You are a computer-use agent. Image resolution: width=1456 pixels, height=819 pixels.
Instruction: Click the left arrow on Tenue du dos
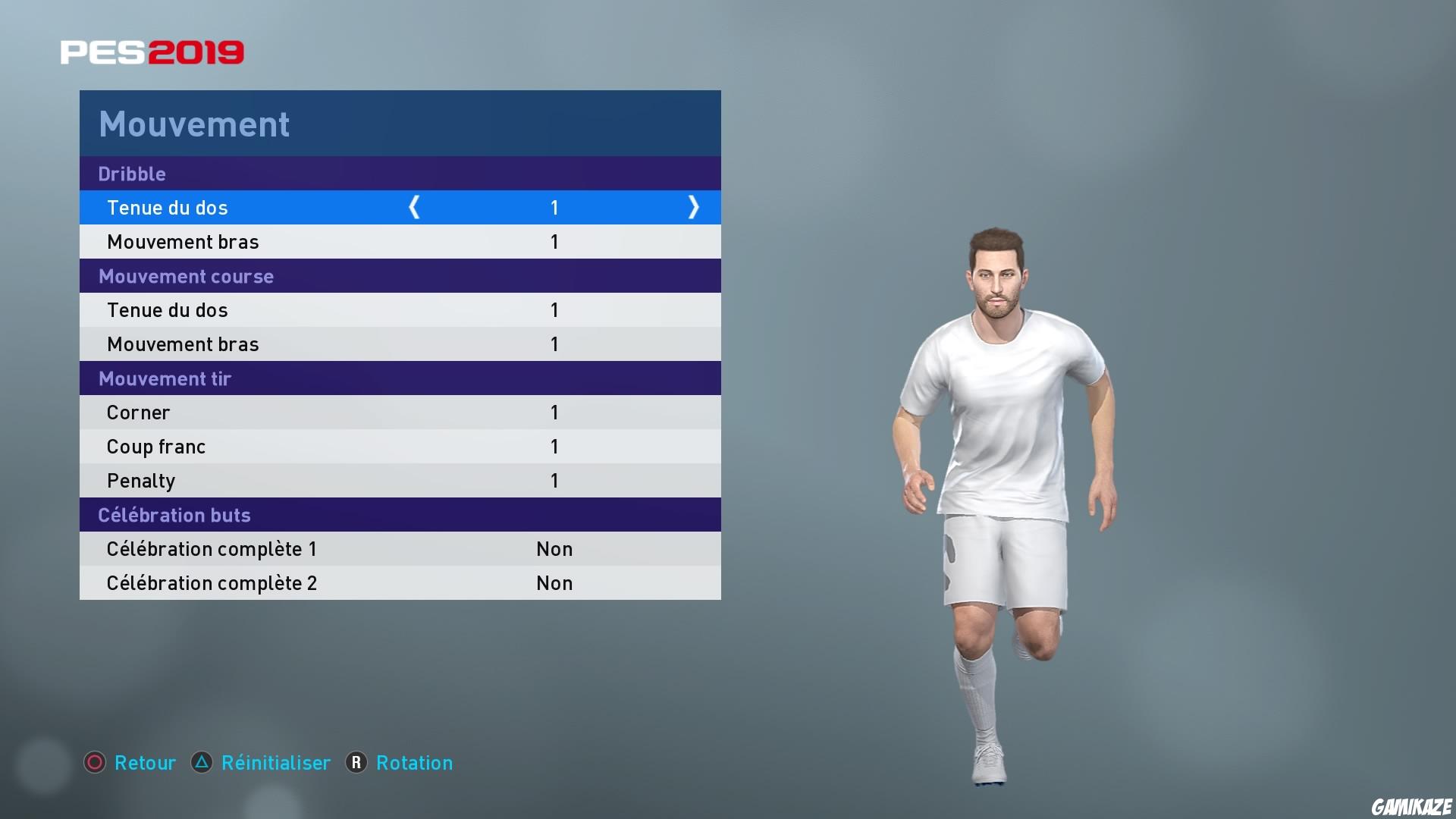tap(415, 207)
